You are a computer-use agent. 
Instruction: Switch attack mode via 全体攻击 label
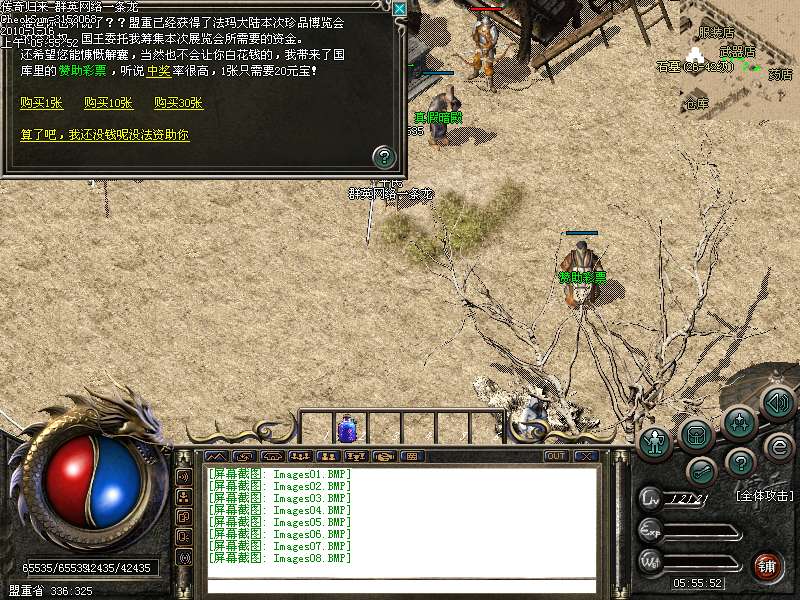764,496
